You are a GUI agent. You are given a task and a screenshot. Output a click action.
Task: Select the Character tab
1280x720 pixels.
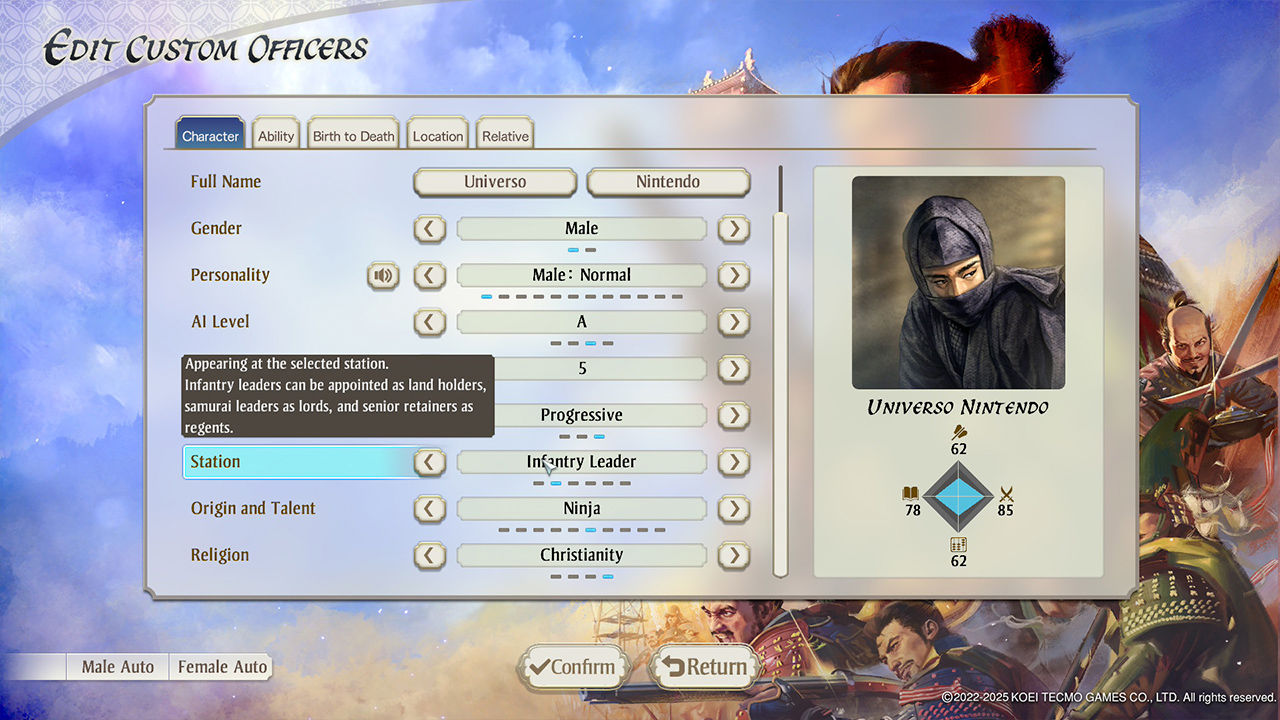point(210,136)
